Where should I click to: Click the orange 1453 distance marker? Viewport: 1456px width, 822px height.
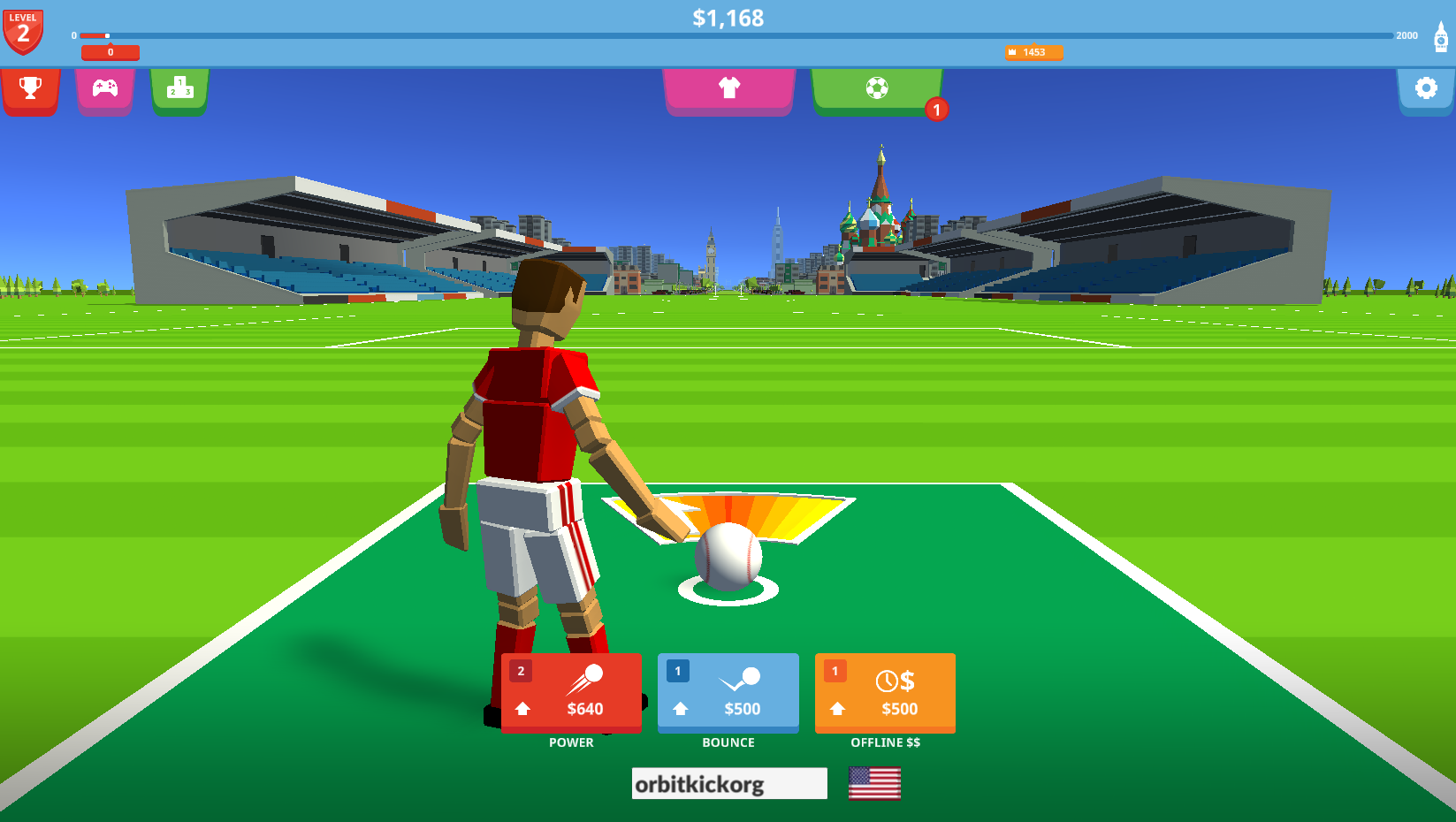(1033, 53)
